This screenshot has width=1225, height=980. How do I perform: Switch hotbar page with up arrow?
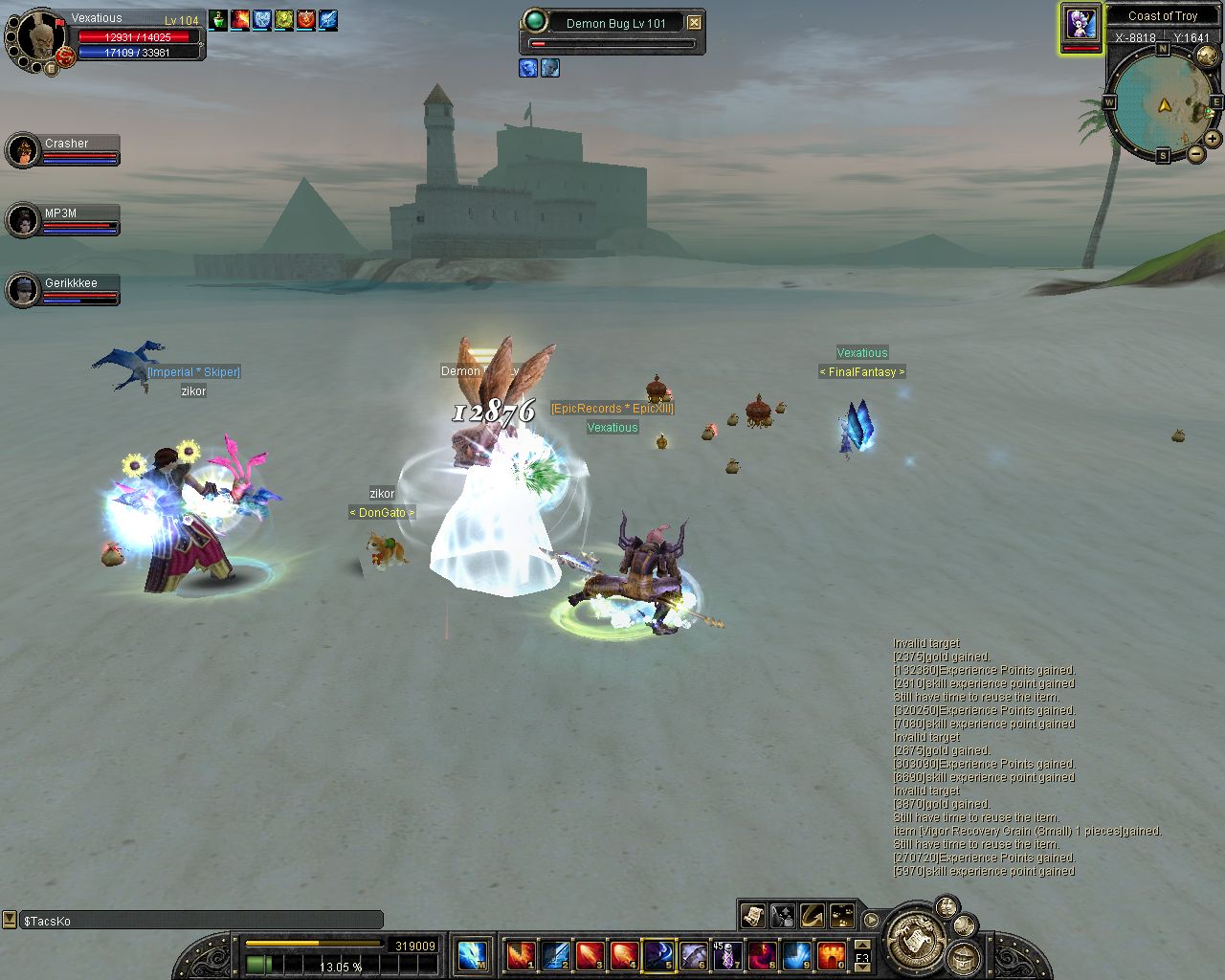(x=862, y=946)
